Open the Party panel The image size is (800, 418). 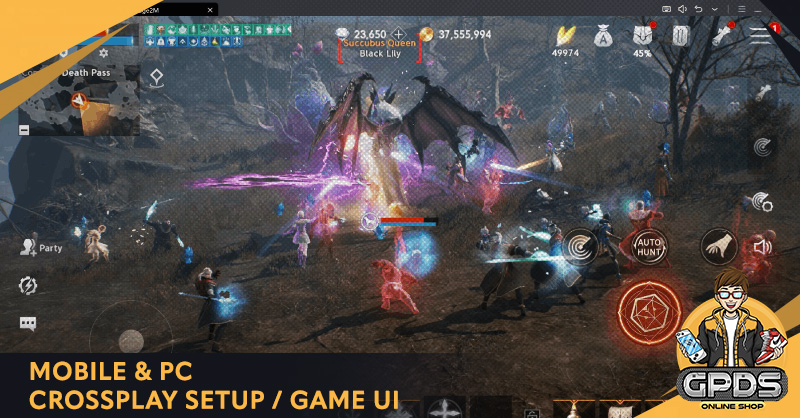pyautogui.click(x=40, y=247)
